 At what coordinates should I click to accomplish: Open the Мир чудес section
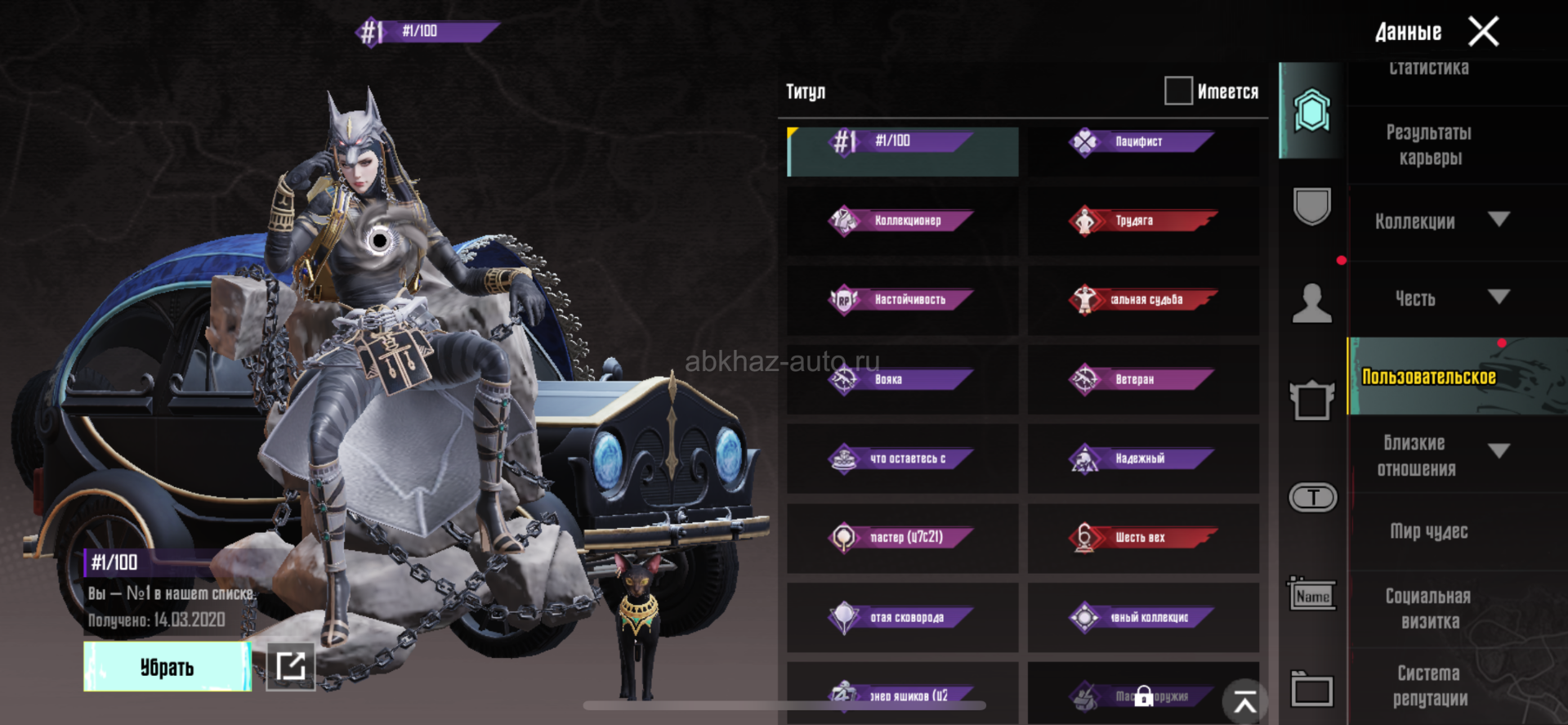1429,531
